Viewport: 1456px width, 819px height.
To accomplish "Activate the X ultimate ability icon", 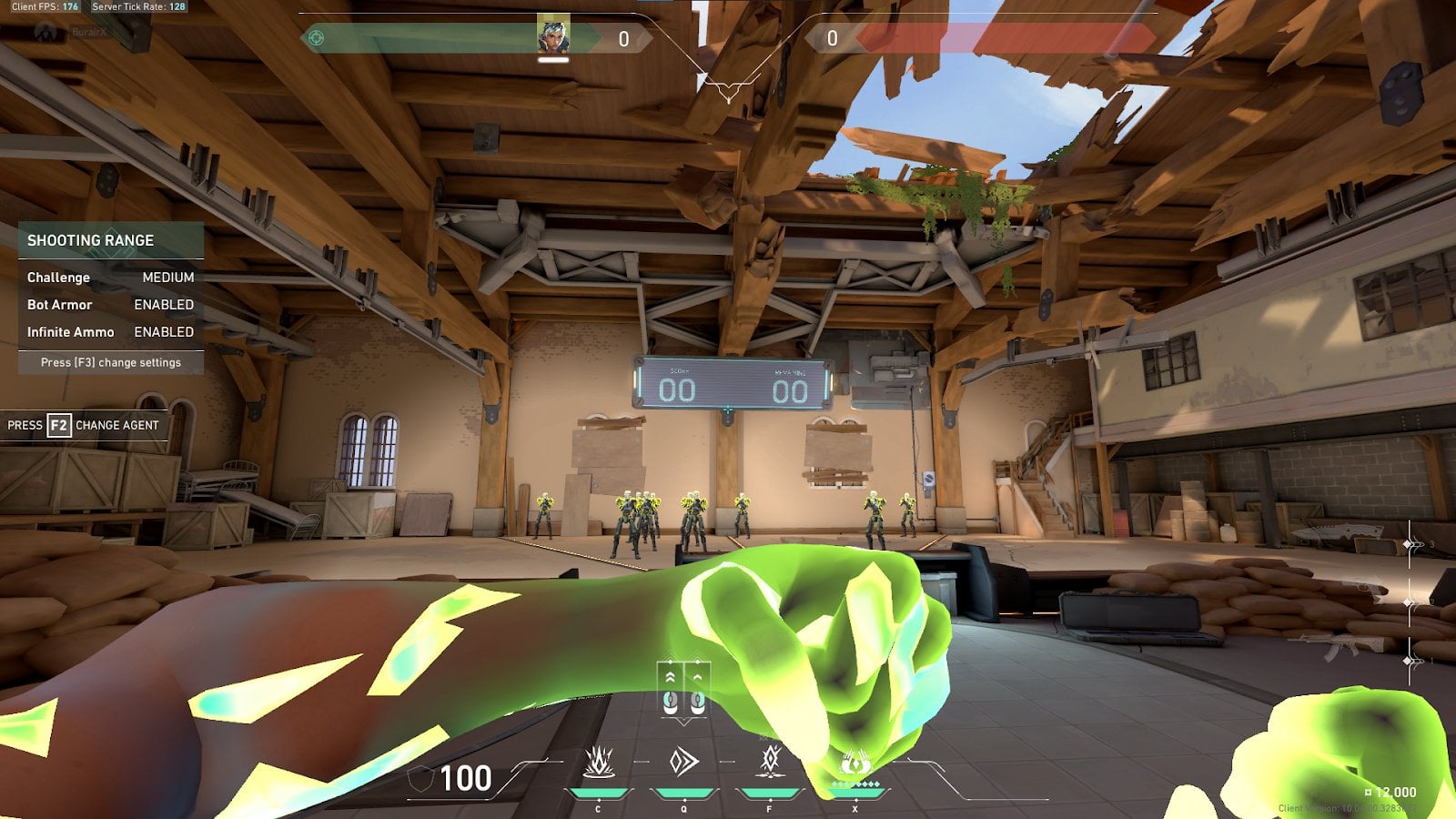I will (854, 763).
